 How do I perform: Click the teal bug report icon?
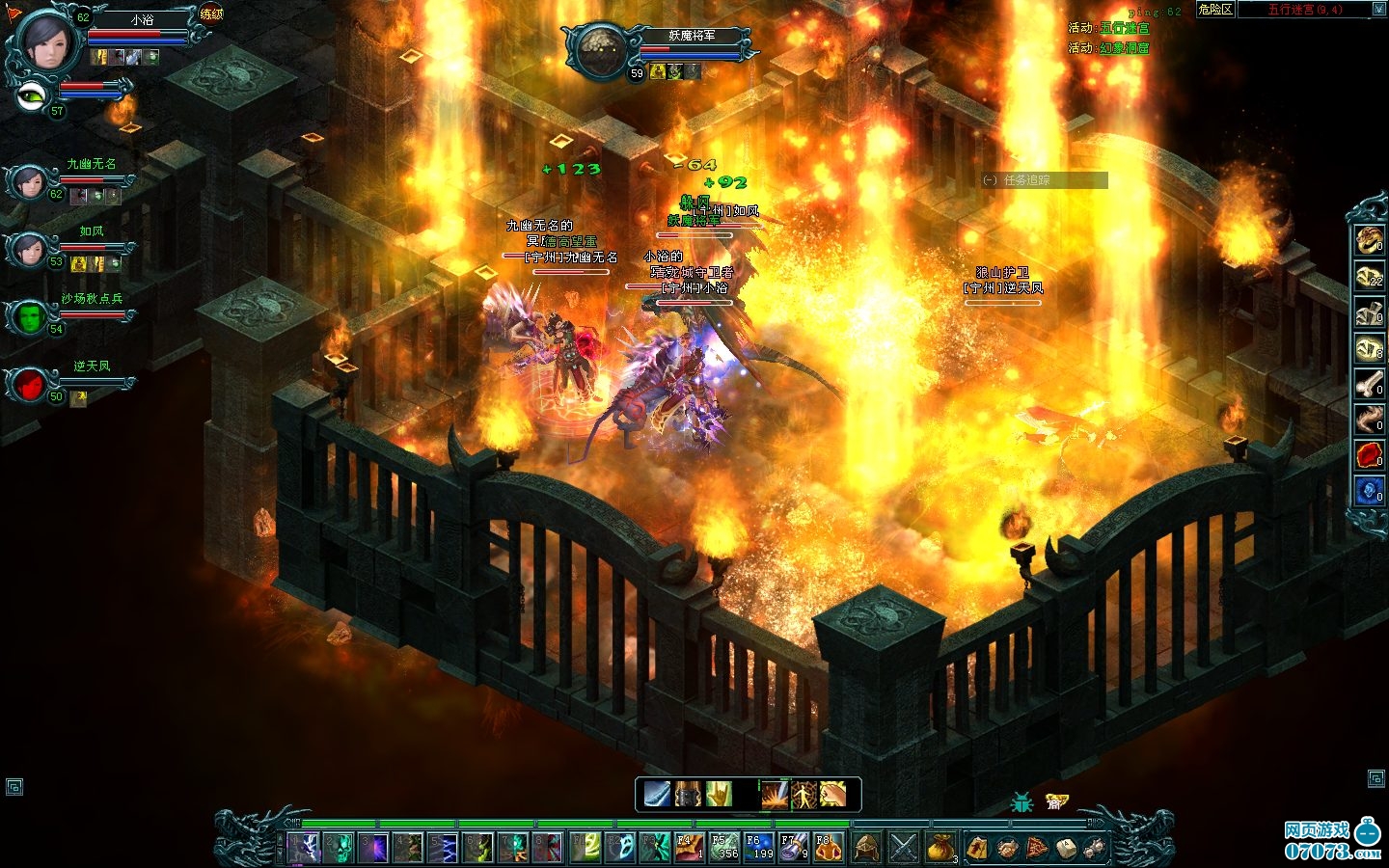click(x=1021, y=801)
